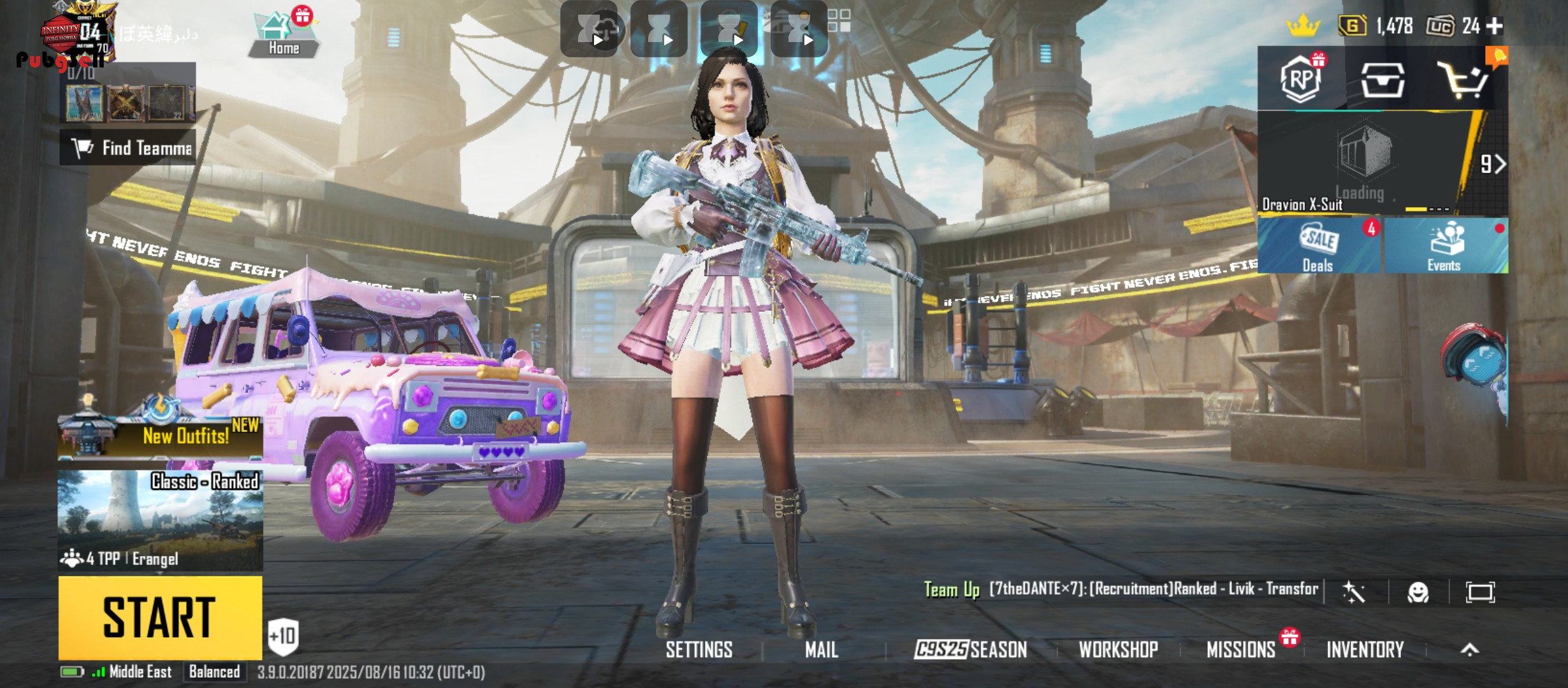Open the Team Up recruitment chat message
The height and width of the screenshot is (688, 1568).
point(1122,589)
